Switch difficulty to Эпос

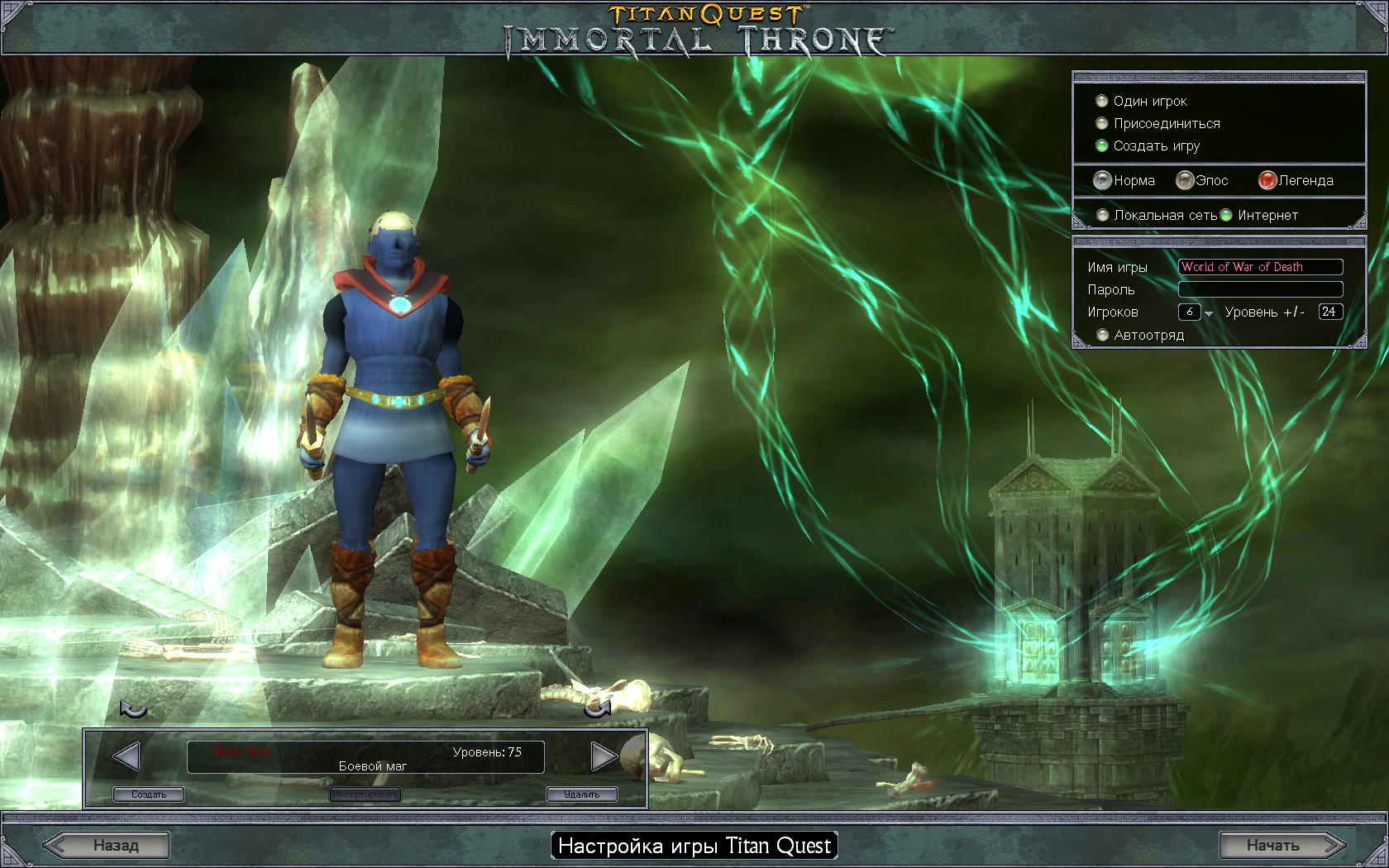pos(1186,180)
